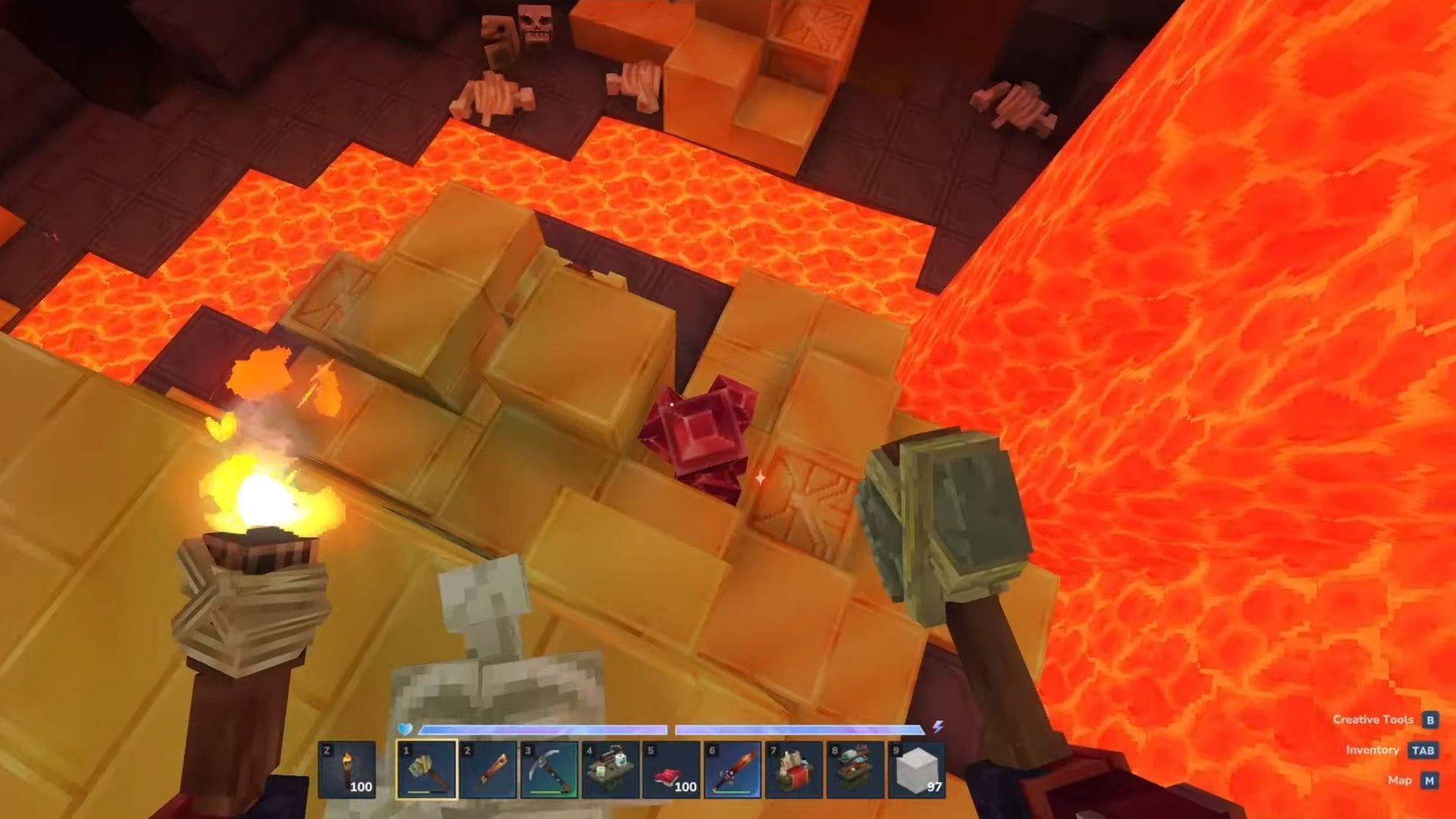Select the stone hammer in slot 1

point(427,770)
